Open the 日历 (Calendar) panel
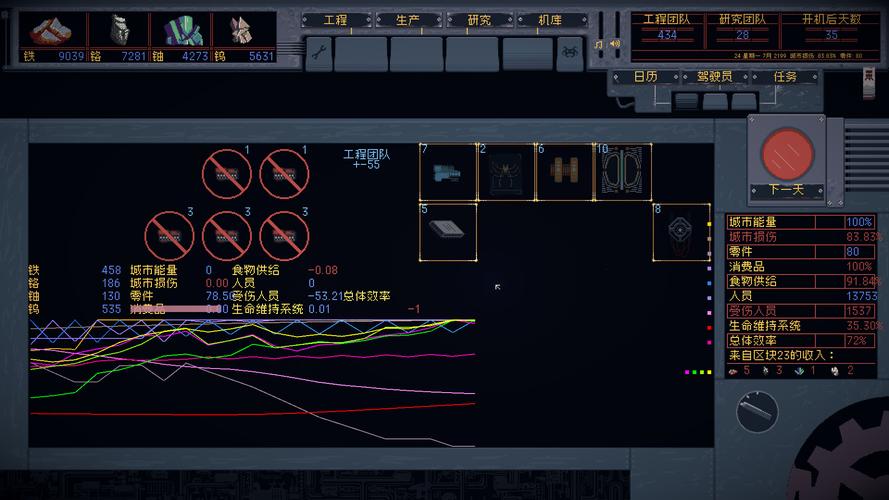889x500 pixels. coord(646,77)
